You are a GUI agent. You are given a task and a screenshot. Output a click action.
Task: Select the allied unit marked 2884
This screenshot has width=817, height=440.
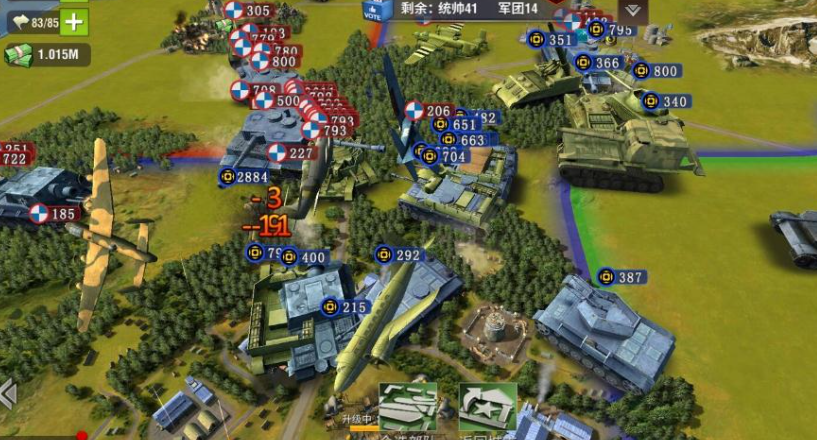pyautogui.click(x=244, y=177)
